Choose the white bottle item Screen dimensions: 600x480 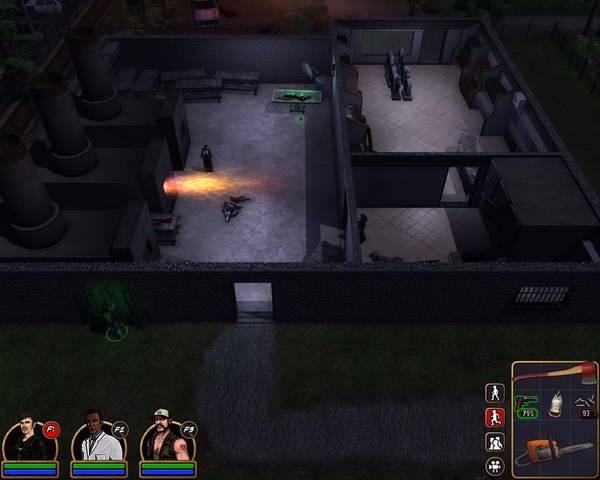tap(554, 403)
